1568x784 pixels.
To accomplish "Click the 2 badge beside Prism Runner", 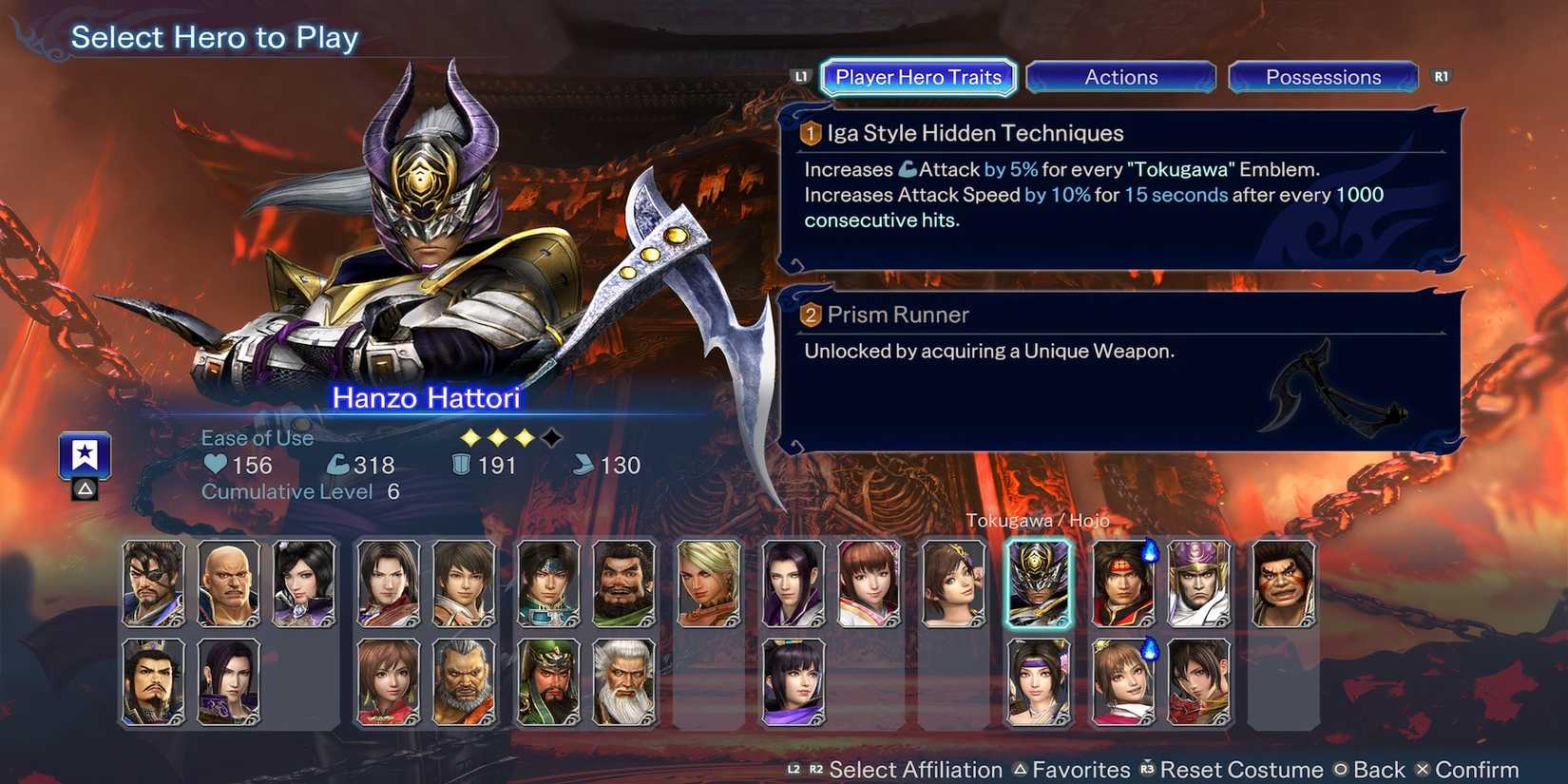I will tap(809, 315).
